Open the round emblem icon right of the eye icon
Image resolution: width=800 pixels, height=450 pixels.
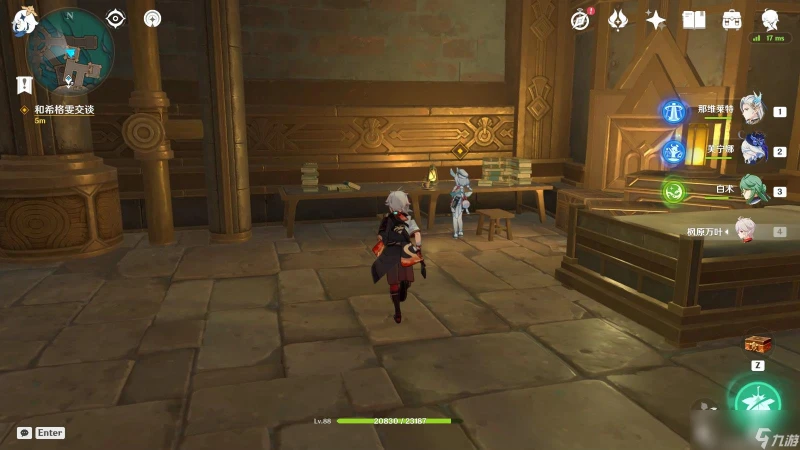point(152,18)
